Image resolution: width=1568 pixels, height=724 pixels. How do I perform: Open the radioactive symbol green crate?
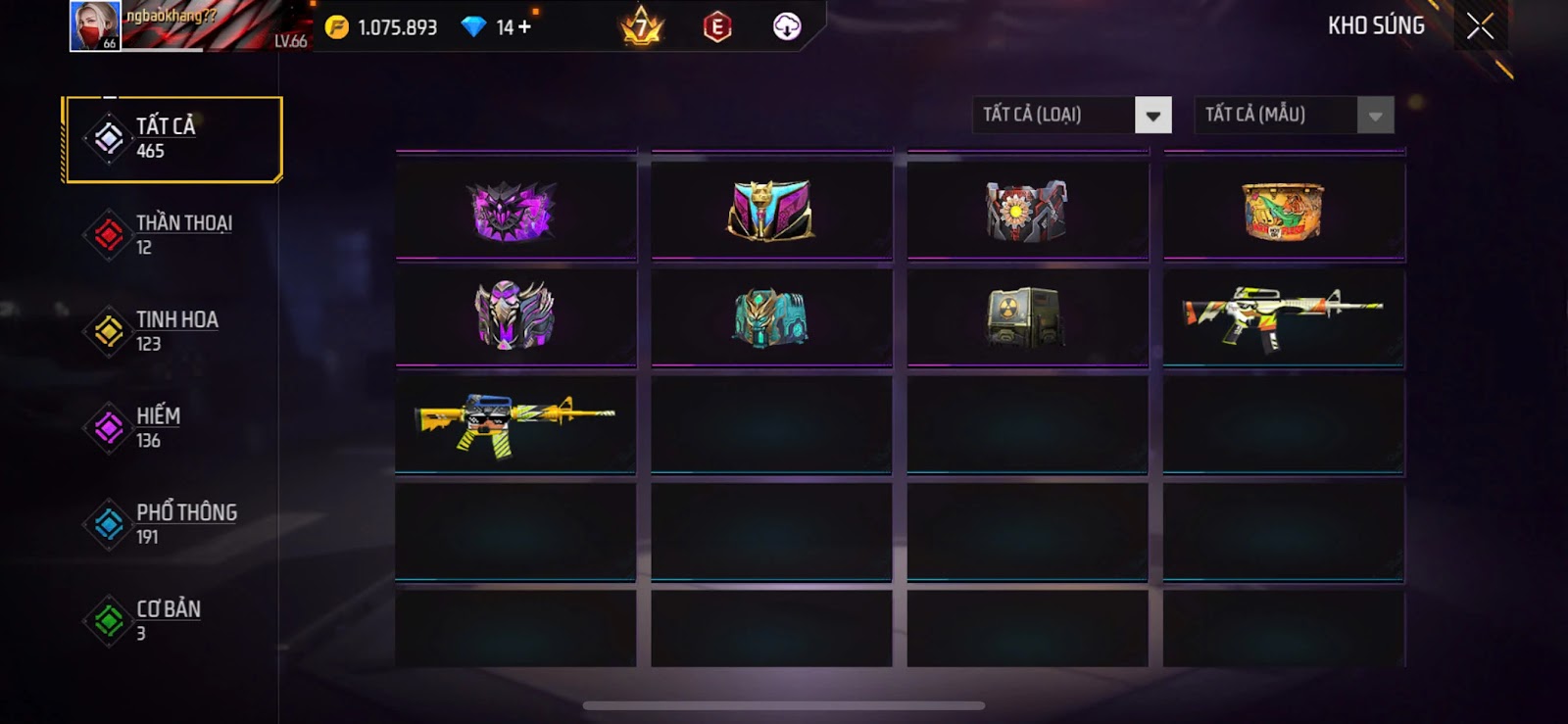[x=1027, y=316]
